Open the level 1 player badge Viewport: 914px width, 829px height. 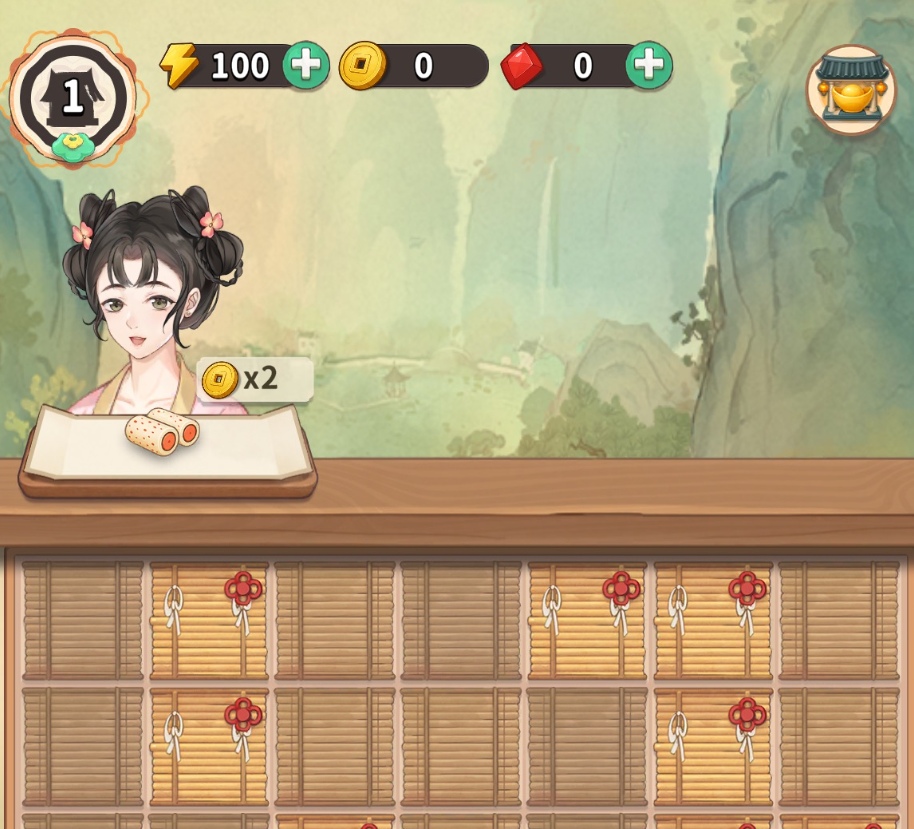tap(72, 98)
